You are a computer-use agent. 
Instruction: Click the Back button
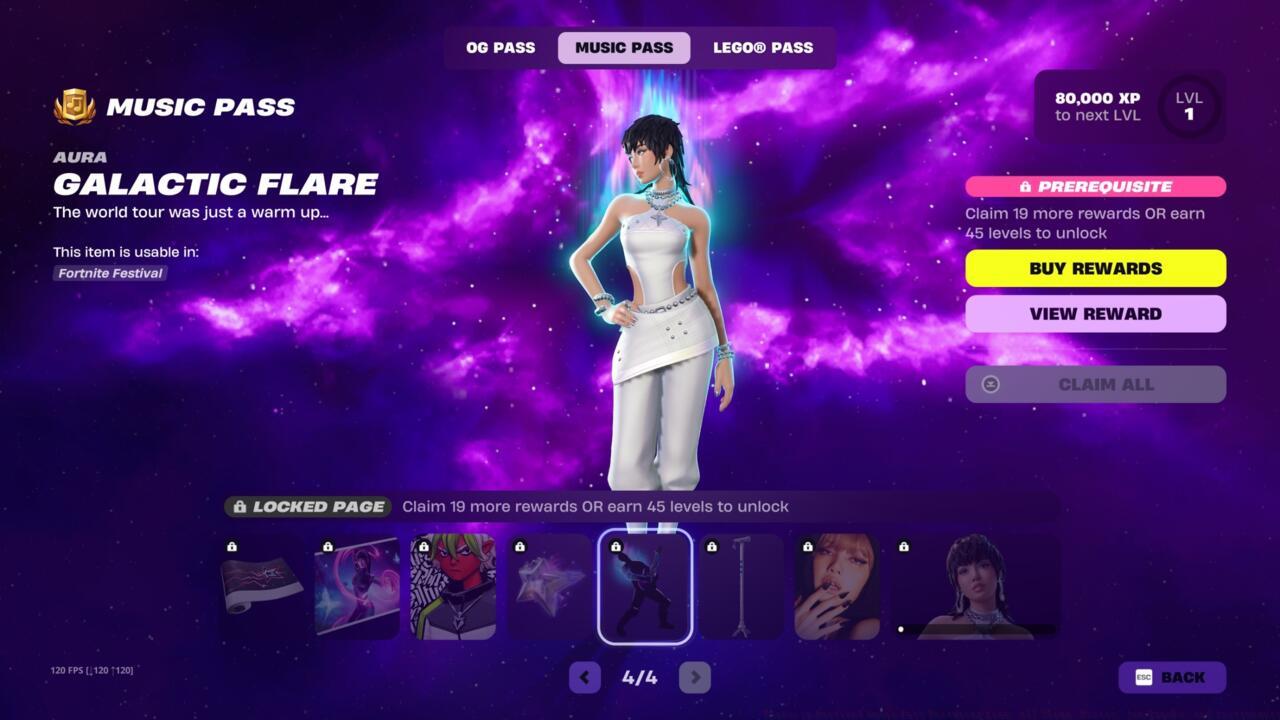[x=1171, y=677]
